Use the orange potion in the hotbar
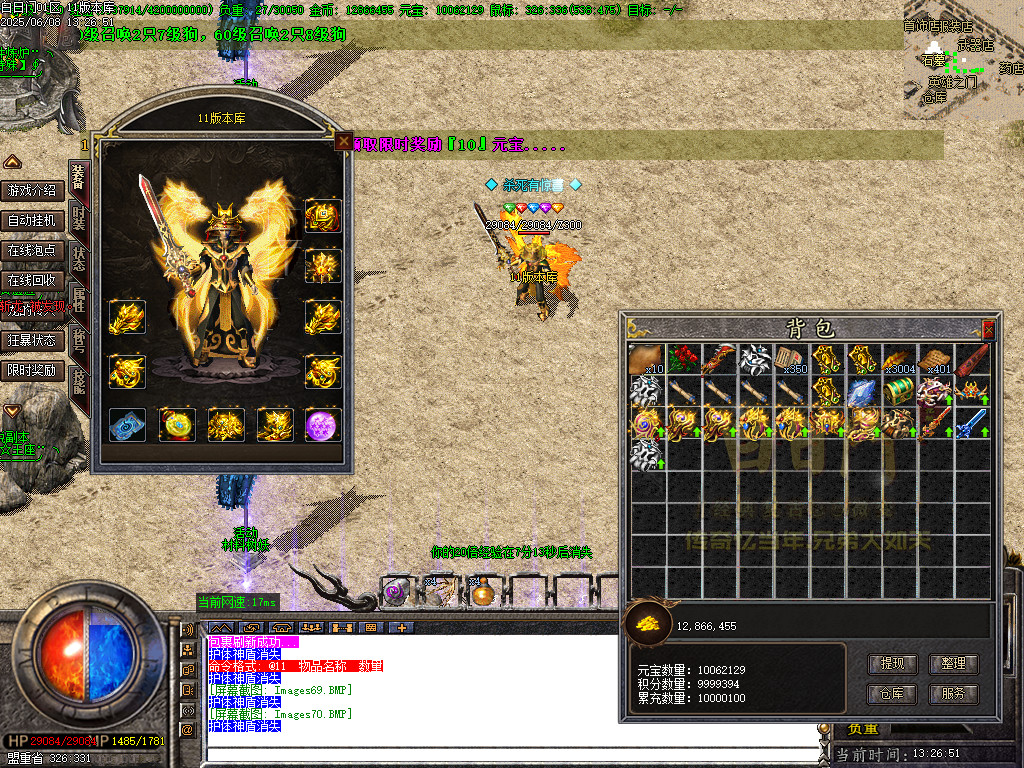Viewport: 1024px width, 768px height. [484, 593]
